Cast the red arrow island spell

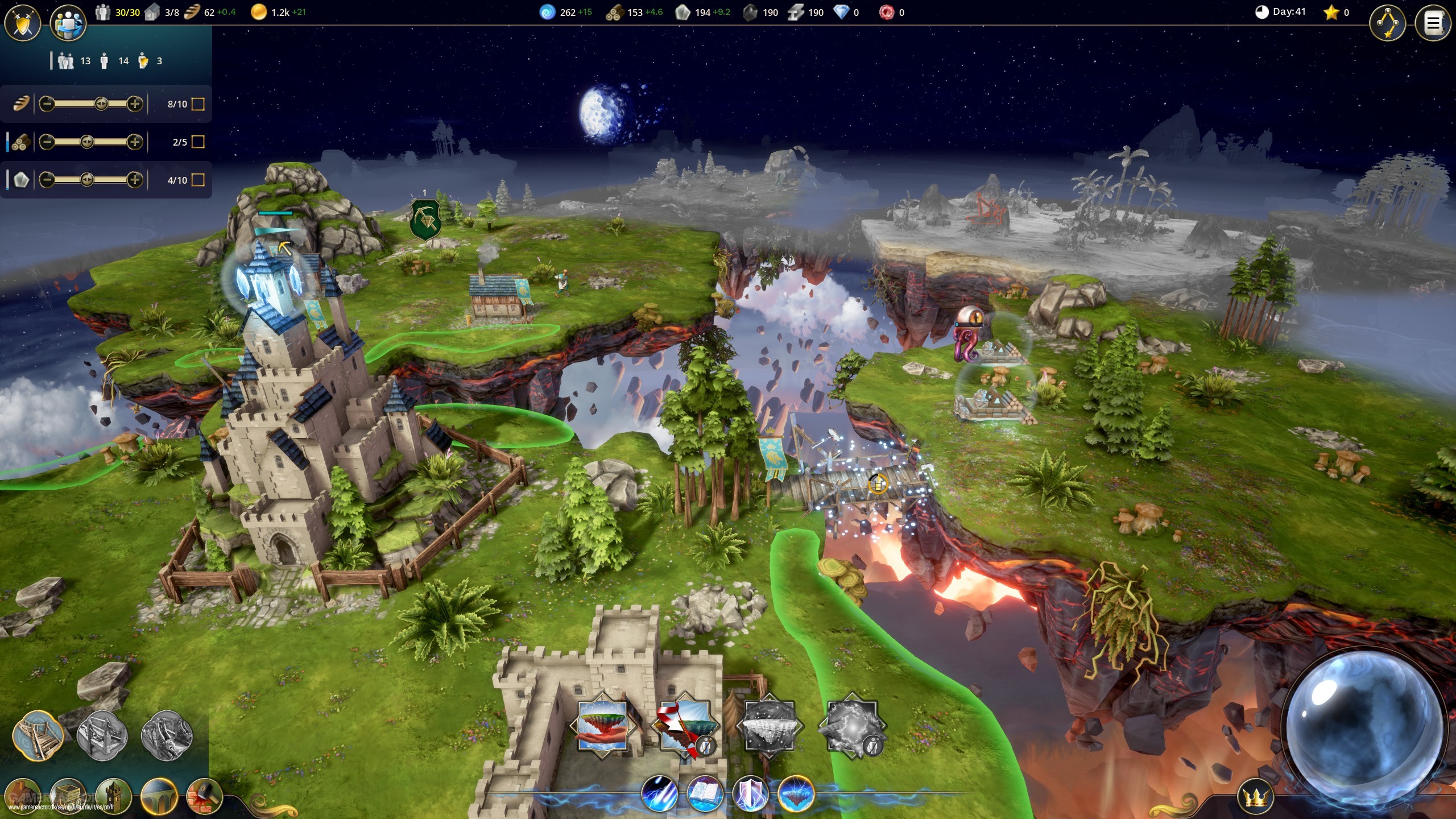(x=685, y=726)
